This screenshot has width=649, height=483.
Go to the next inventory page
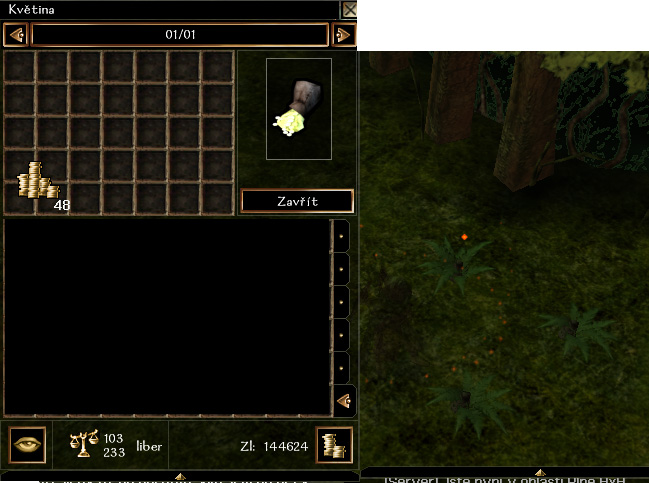click(x=343, y=35)
